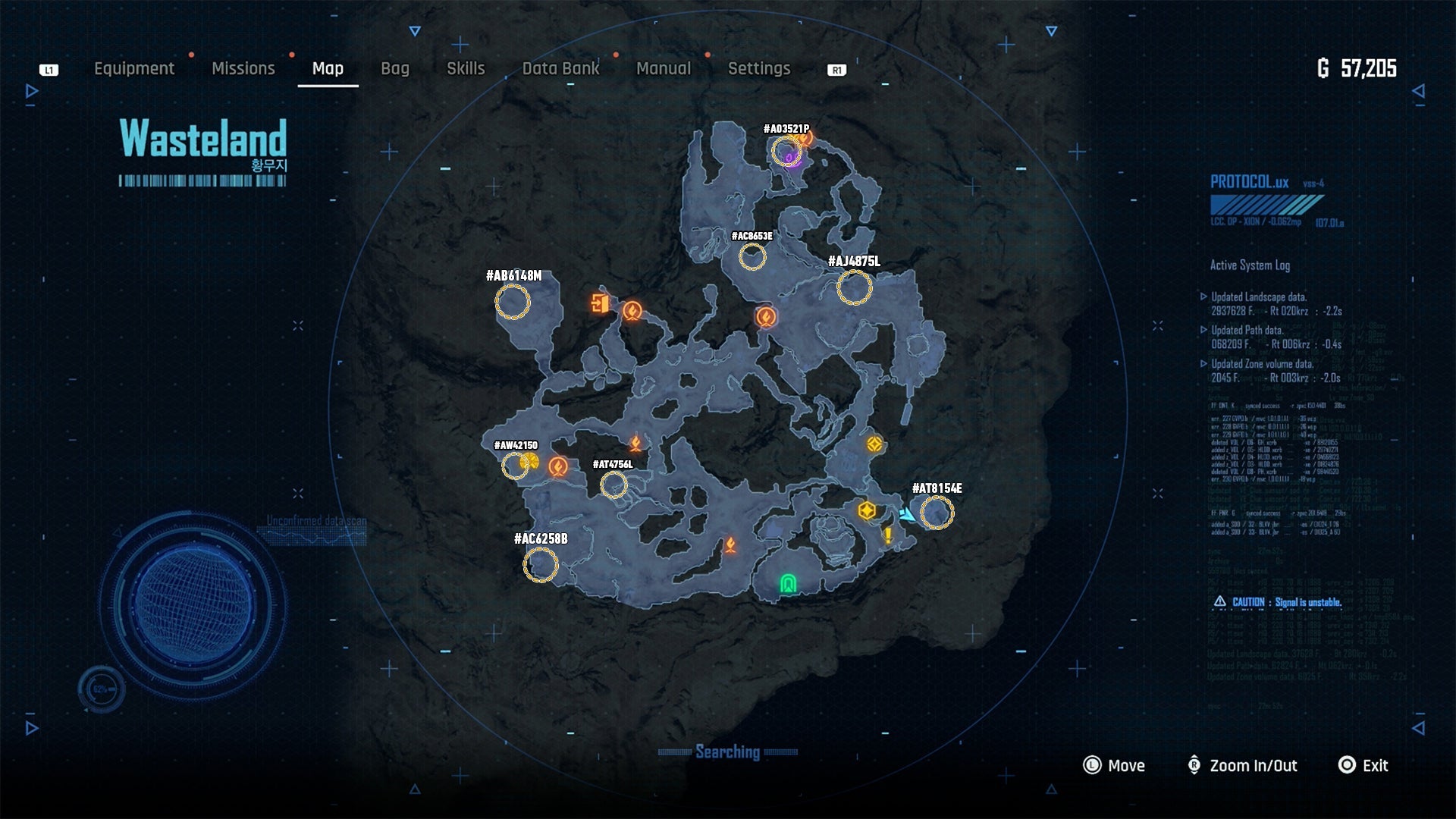Select map marker #AB6148M

(513, 302)
